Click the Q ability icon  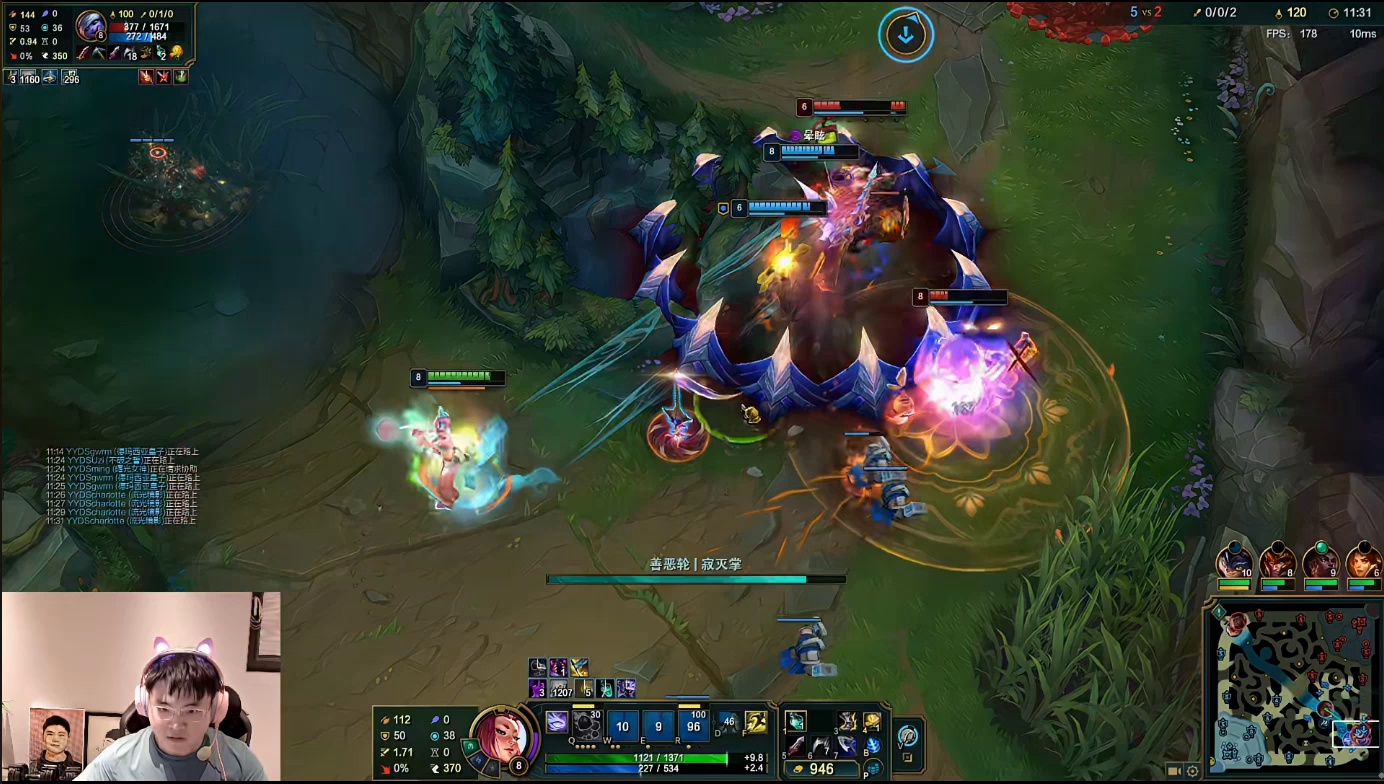coord(587,724)
